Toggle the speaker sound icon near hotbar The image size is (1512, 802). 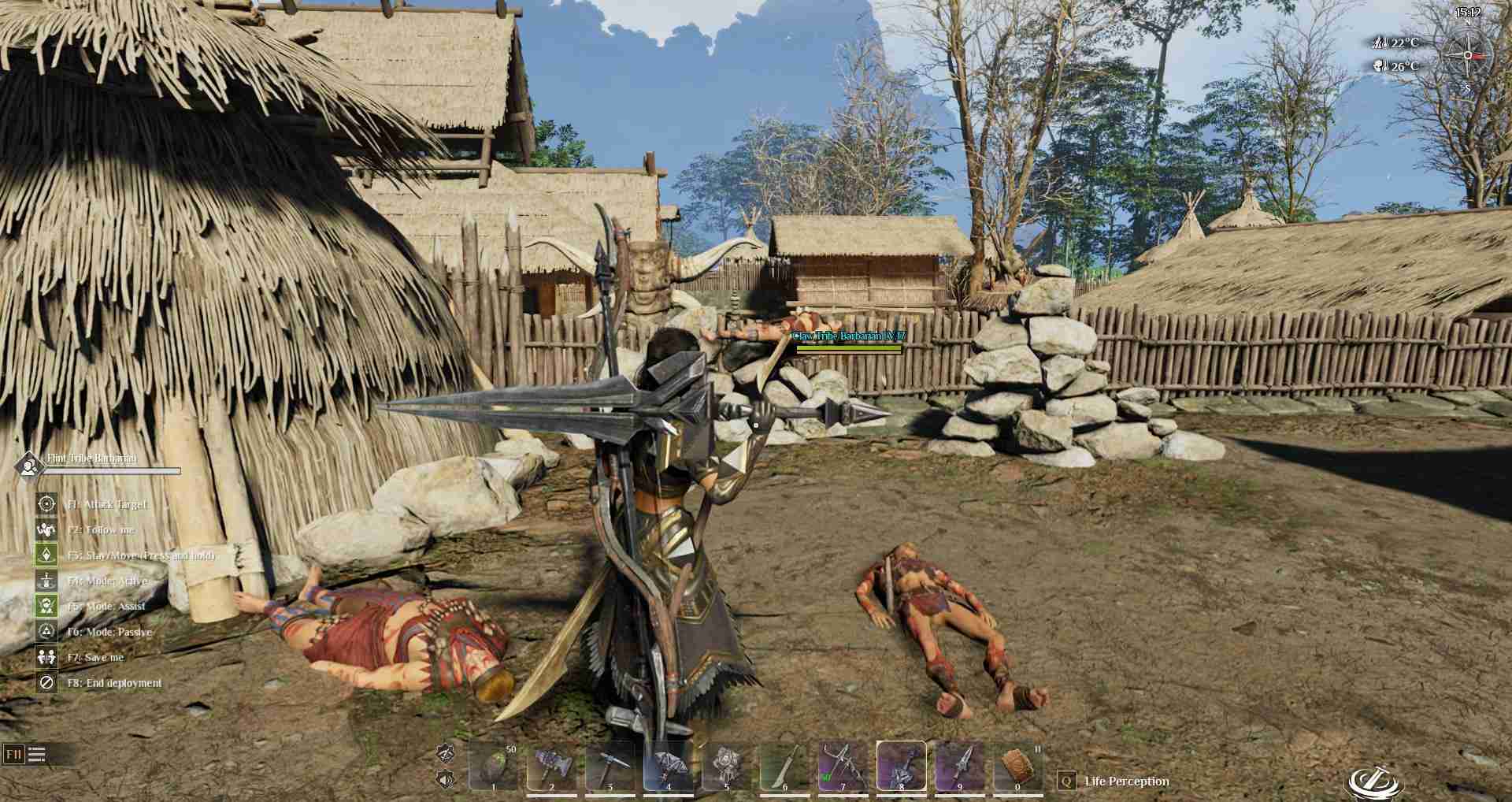tap(446, 780)
